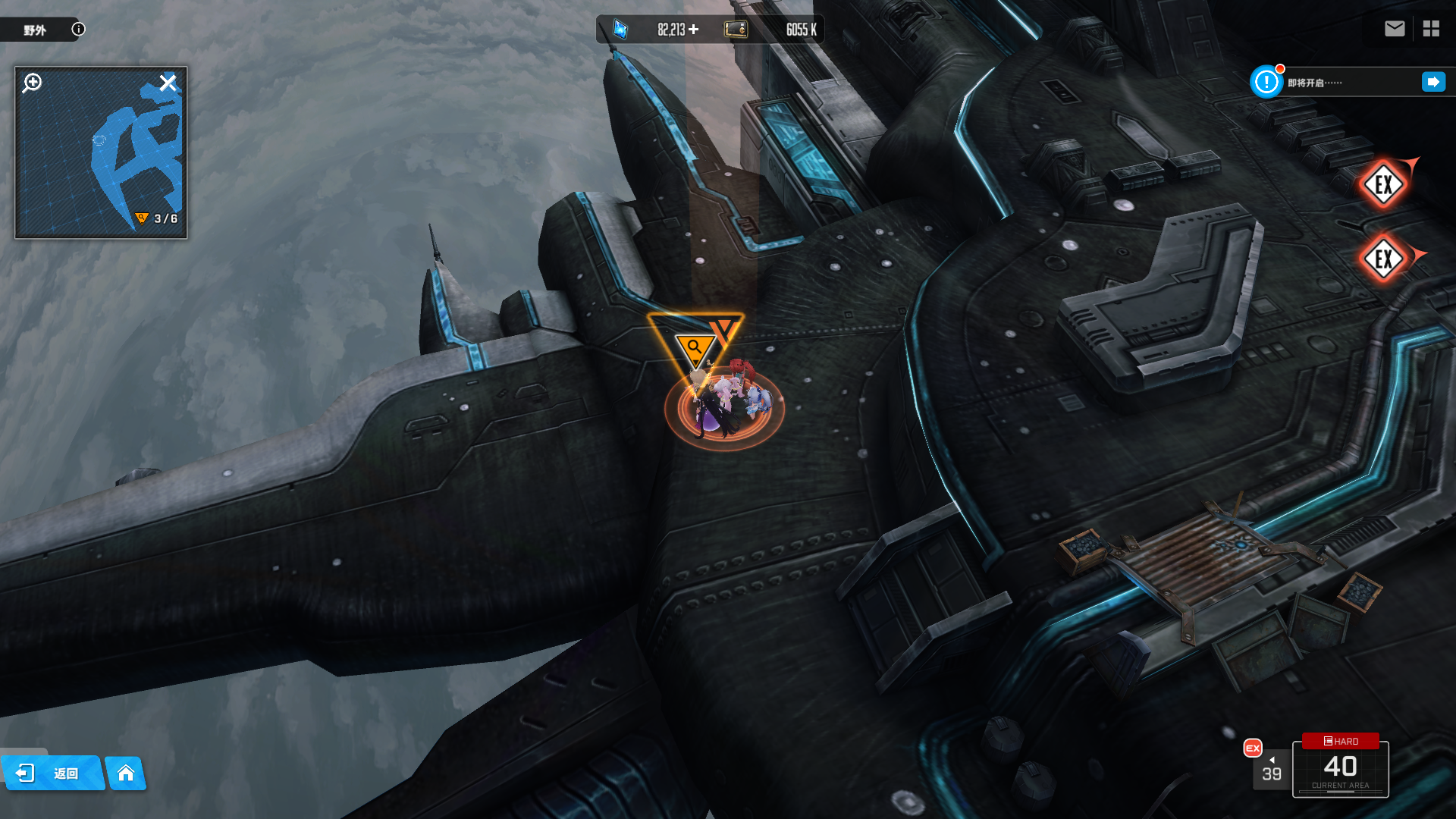The height and width of the screenshot is (819, 1456).
Task: Go to home screen via house button
Action: coord(126,773)
